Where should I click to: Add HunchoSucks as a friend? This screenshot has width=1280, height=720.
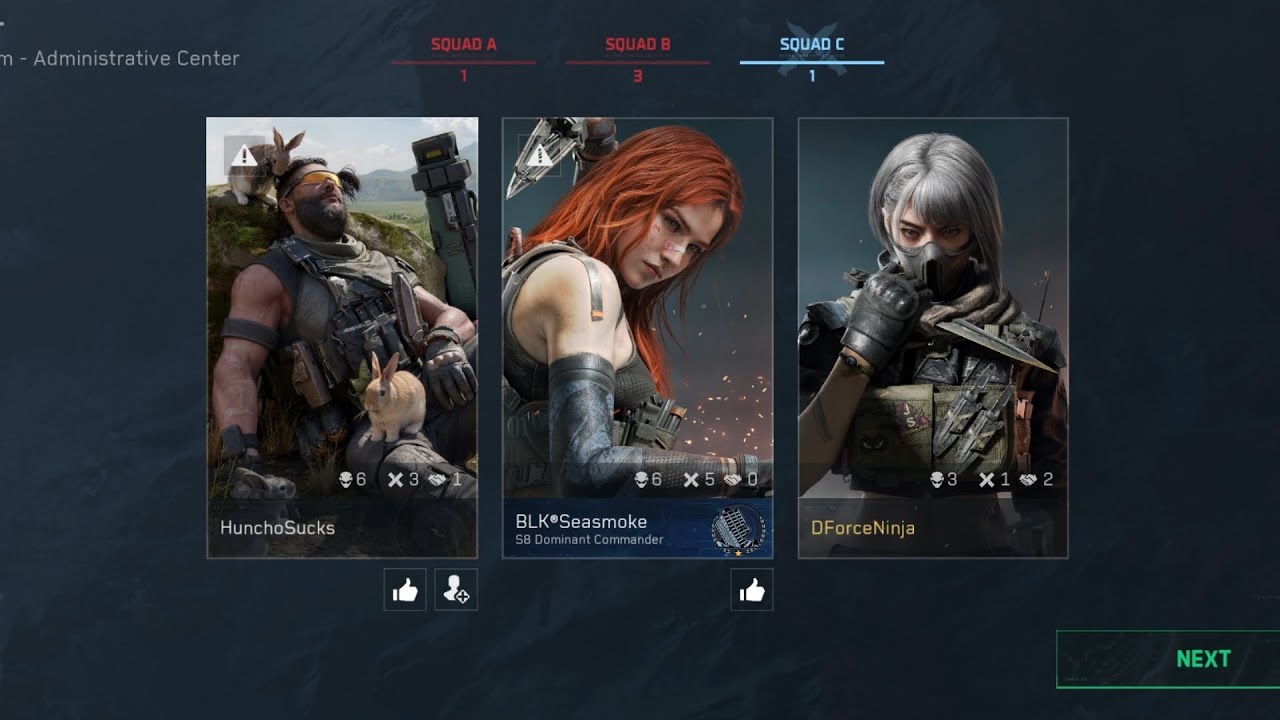[456, 591]
